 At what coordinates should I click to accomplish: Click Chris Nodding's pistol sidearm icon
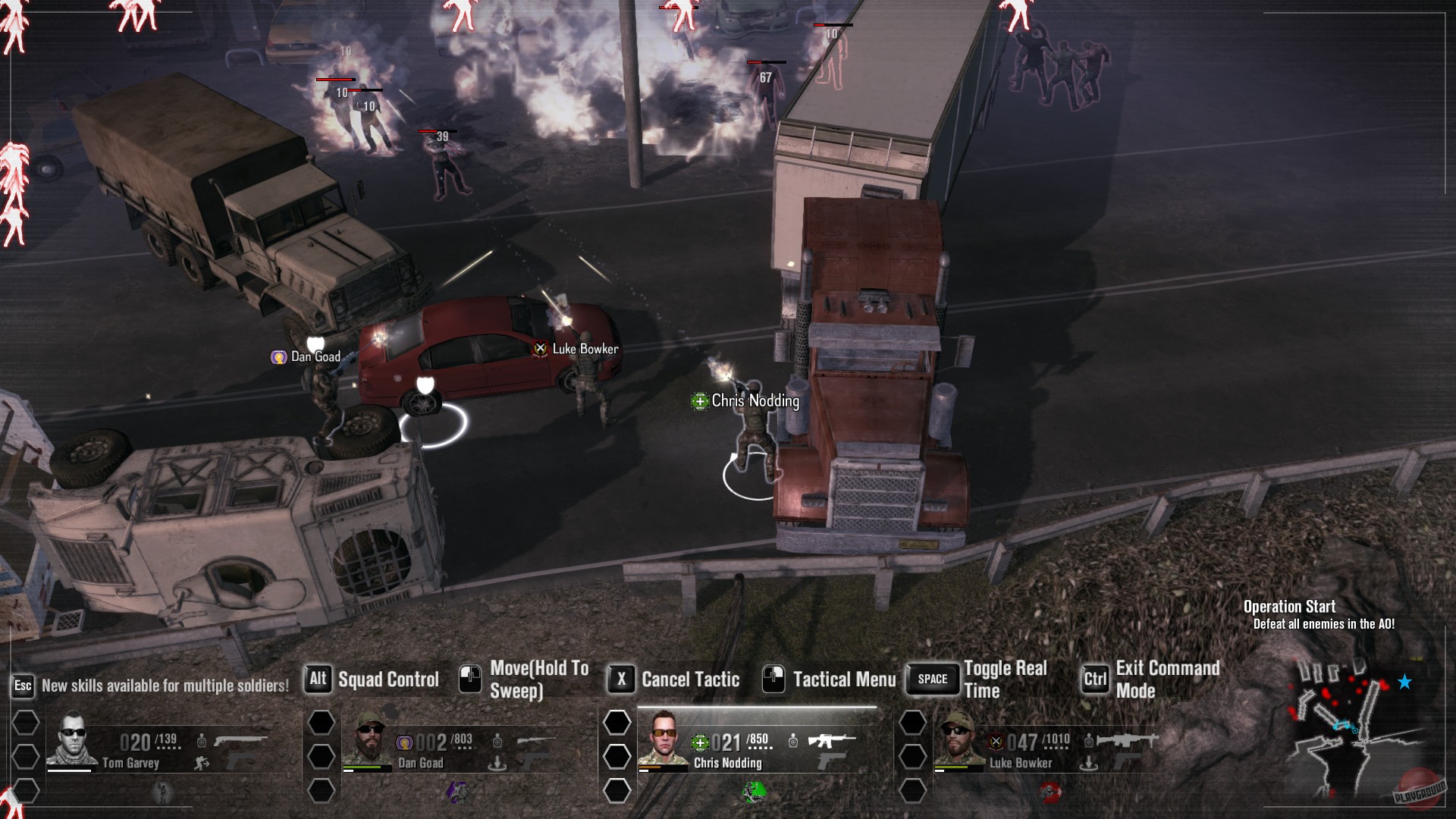(x=830, y=762)
